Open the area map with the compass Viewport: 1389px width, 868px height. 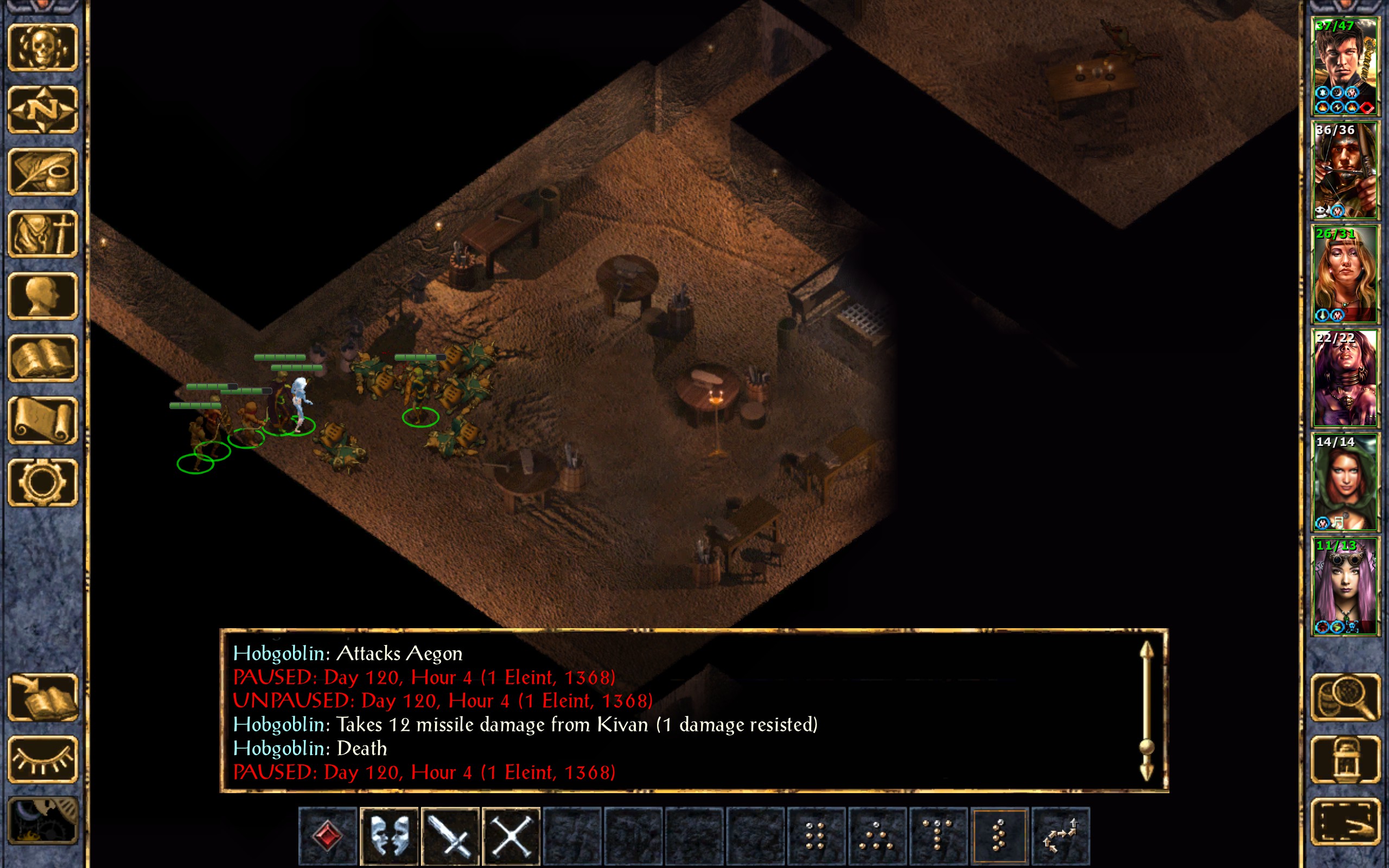click(42, 110)
